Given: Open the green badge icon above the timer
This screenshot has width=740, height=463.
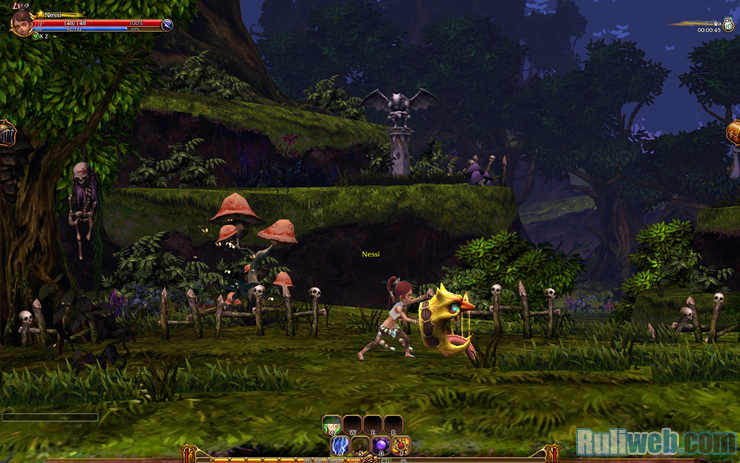Looking at the screenshot, I should point(728,22).
